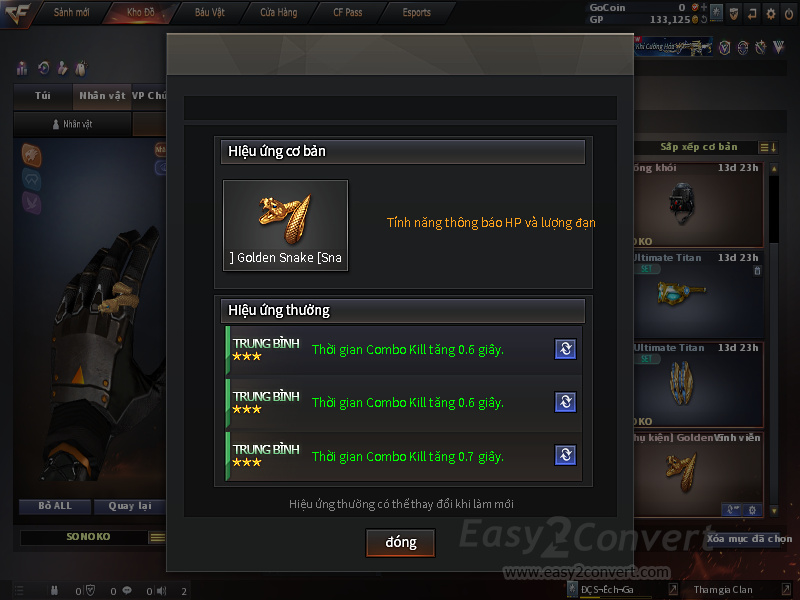Image resolution: width=800 pixels, height=600 pixels.
Task: Click the Quay lại button
Action: [x=129, y=506]
